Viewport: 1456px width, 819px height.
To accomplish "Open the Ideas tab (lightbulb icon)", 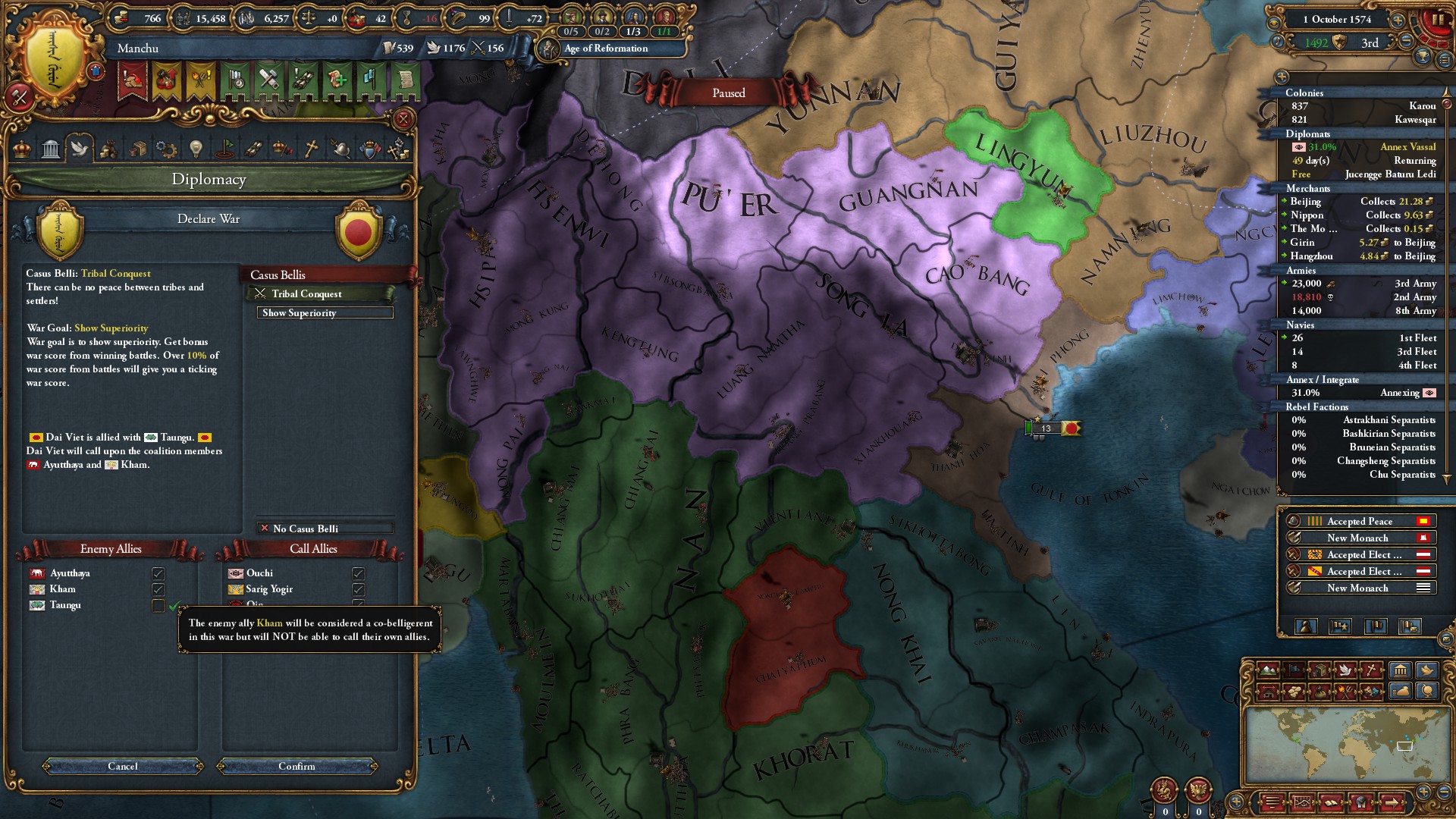I will pyautogui.click(x=195, y=149).
